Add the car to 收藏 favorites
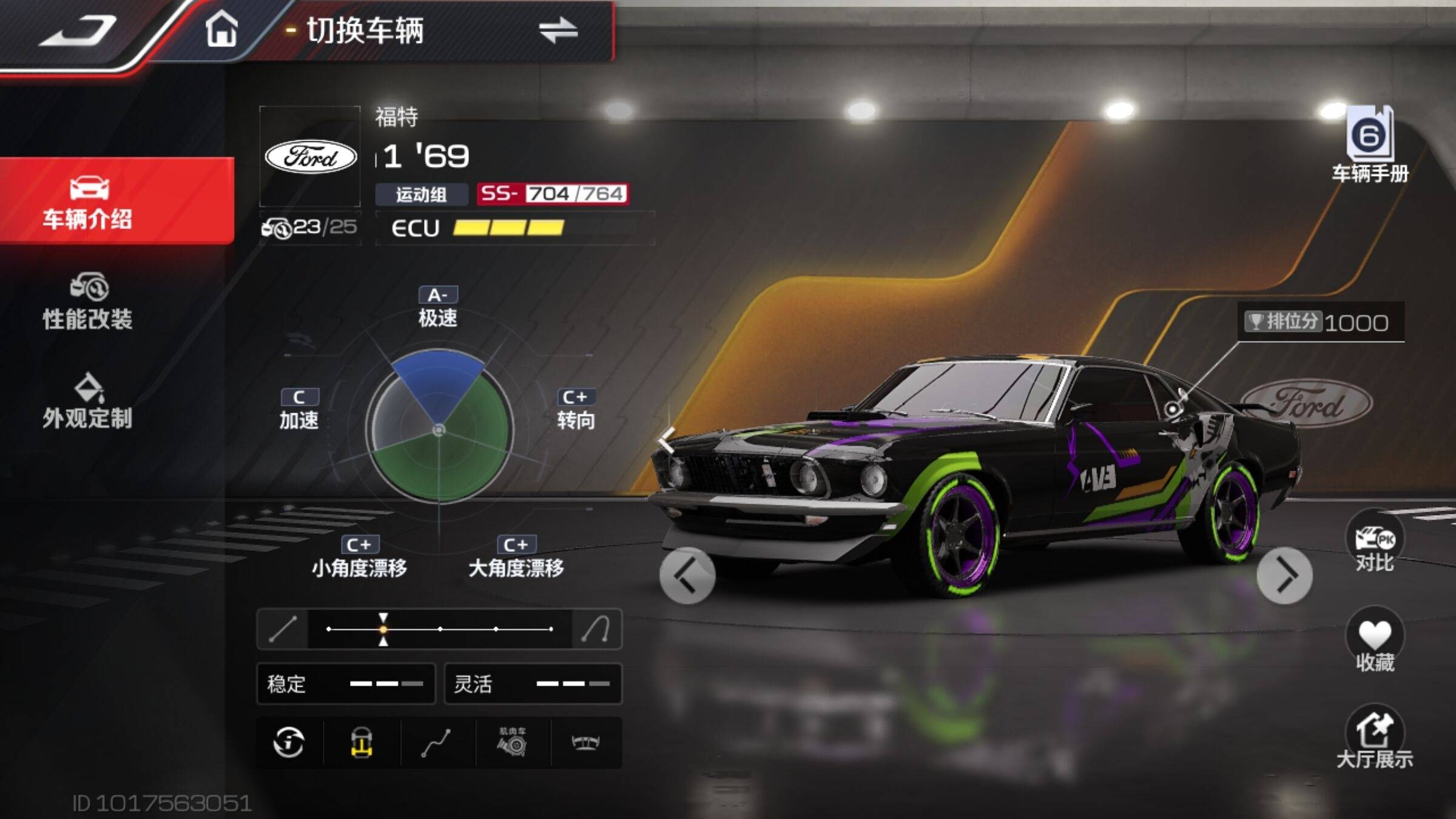Image resolution: width=1456 pixels, height=819 pixels. [x=1375, y=643]
